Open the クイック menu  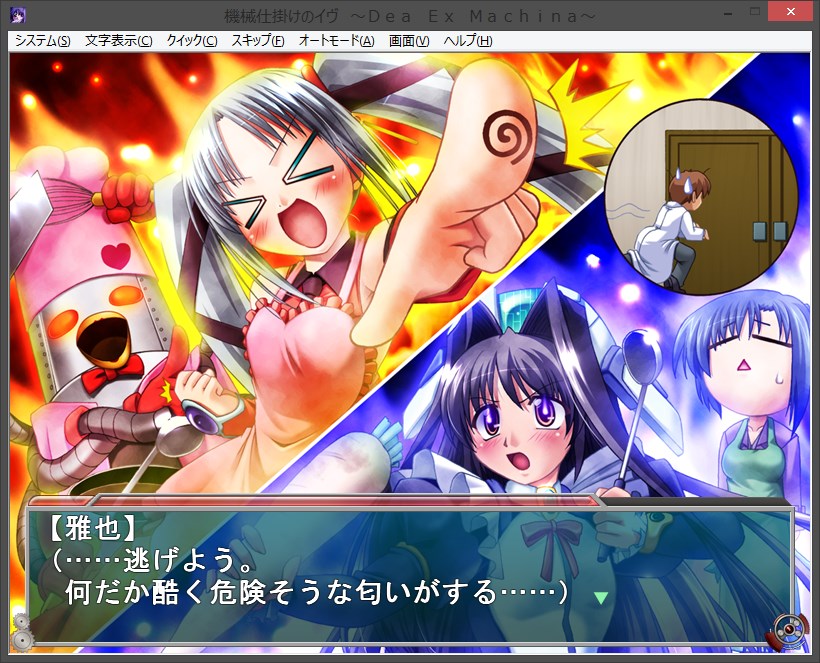191,41
